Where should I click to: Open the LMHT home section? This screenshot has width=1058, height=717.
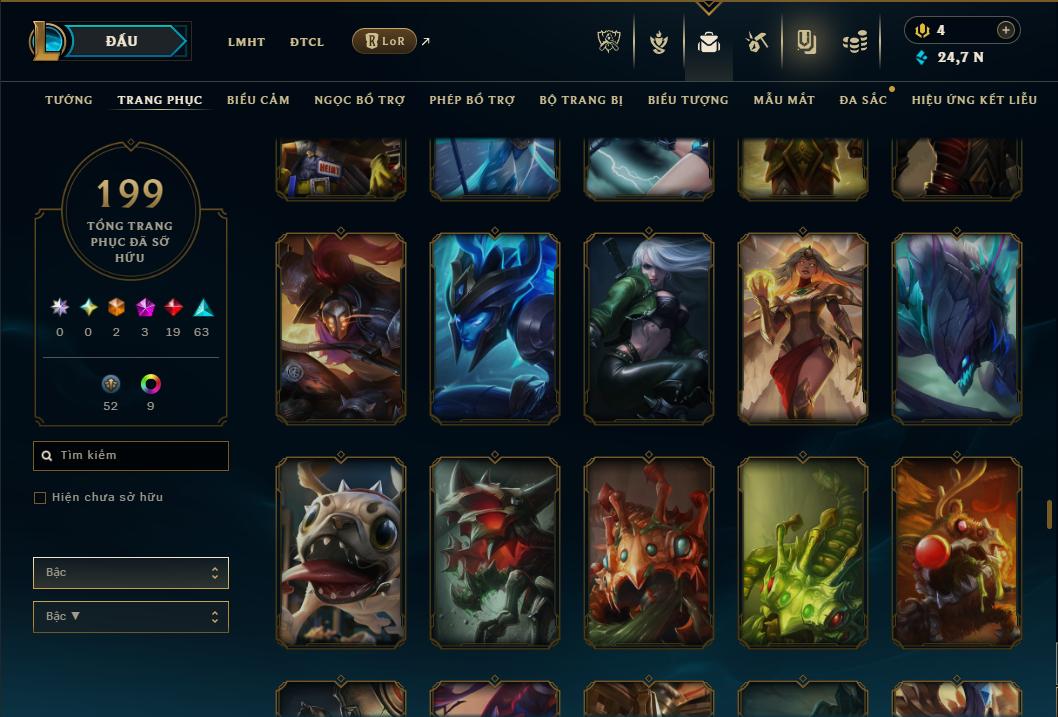tap(246, 42)
